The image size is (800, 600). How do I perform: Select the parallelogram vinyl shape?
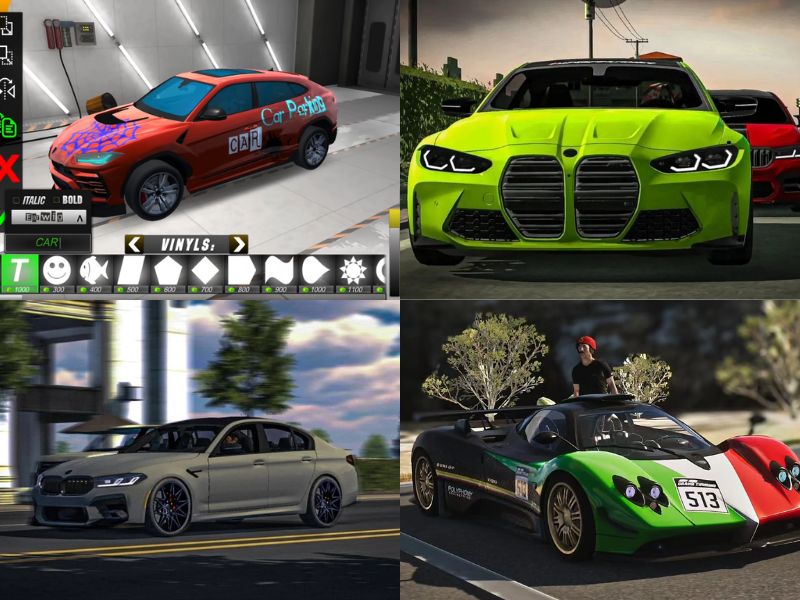tap(132, 271)
